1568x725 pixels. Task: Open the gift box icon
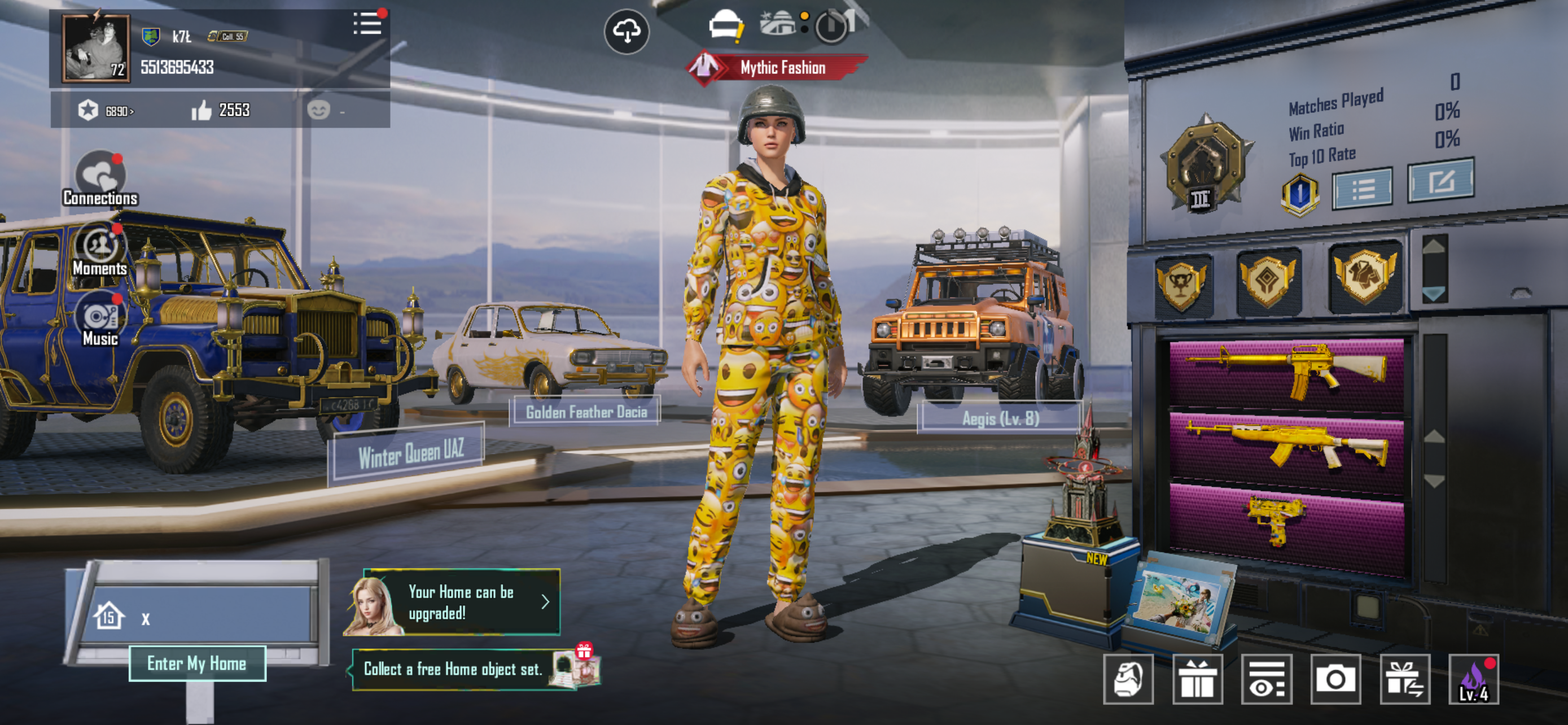1197,679
